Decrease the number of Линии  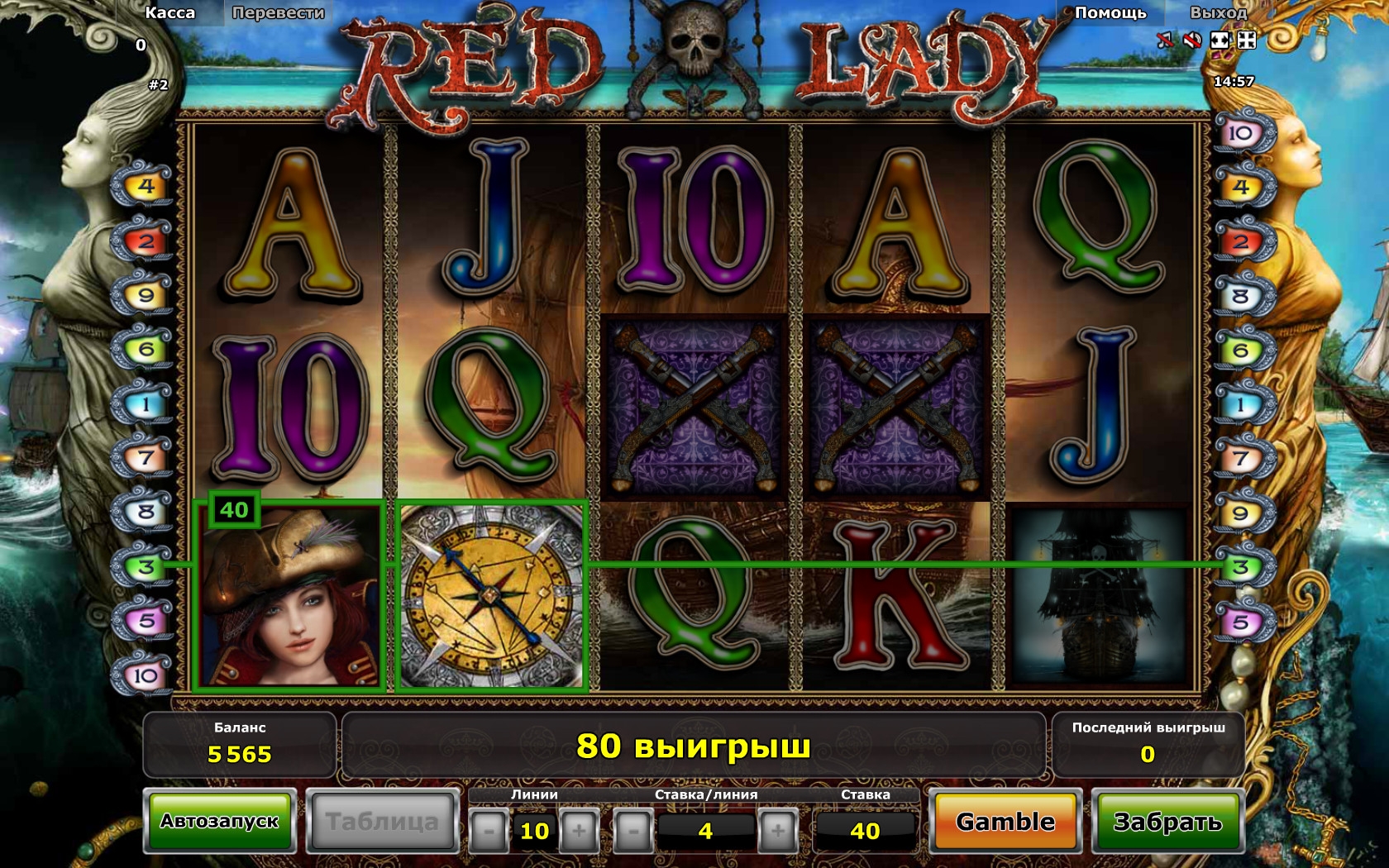click(489, 831)
